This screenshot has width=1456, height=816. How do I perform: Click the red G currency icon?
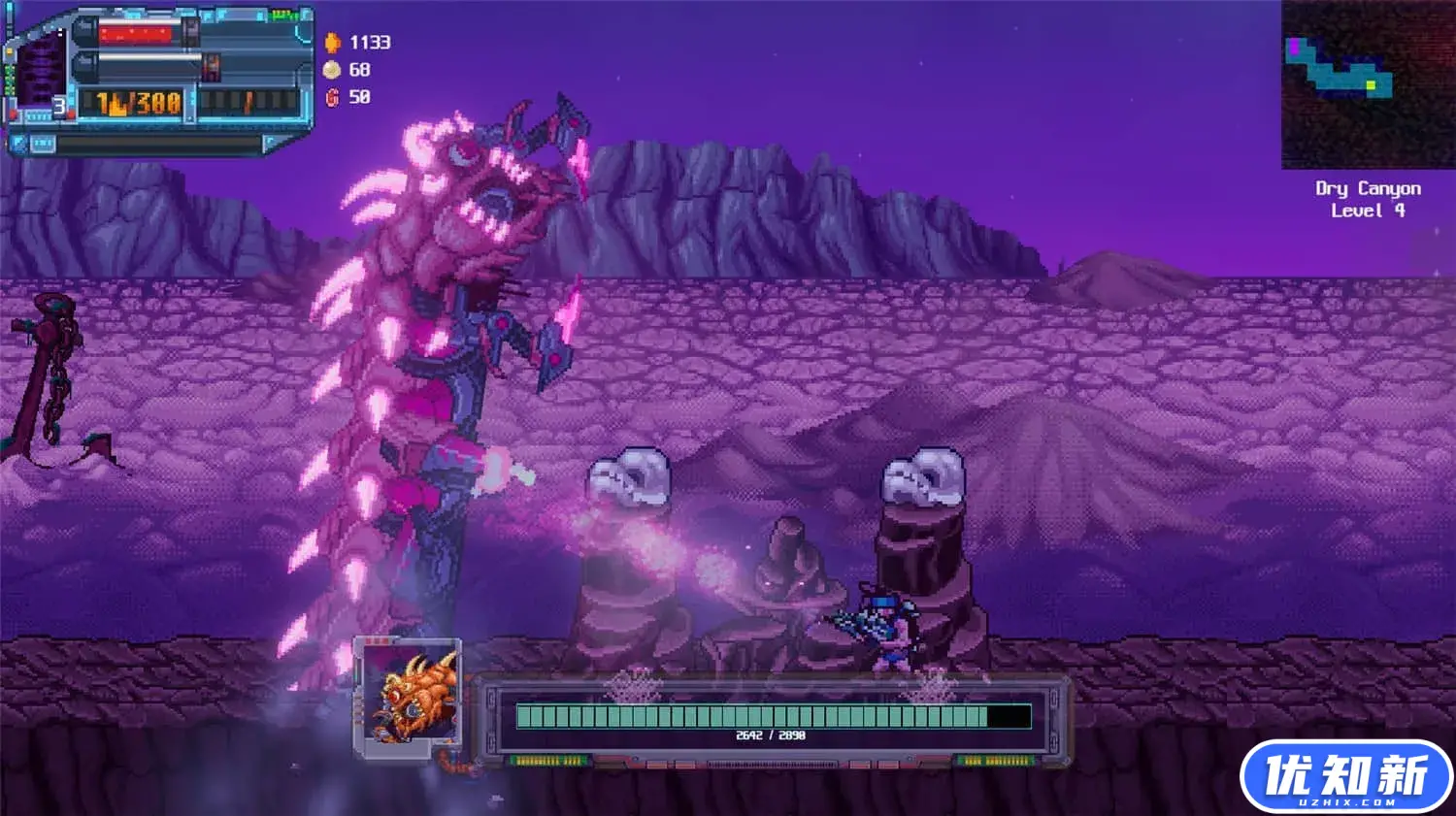(332, 97)
